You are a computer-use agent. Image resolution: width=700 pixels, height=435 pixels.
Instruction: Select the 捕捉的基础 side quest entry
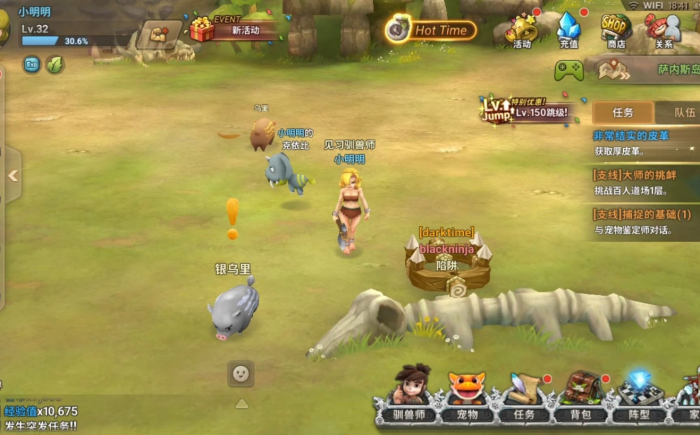tap(645, 221)
